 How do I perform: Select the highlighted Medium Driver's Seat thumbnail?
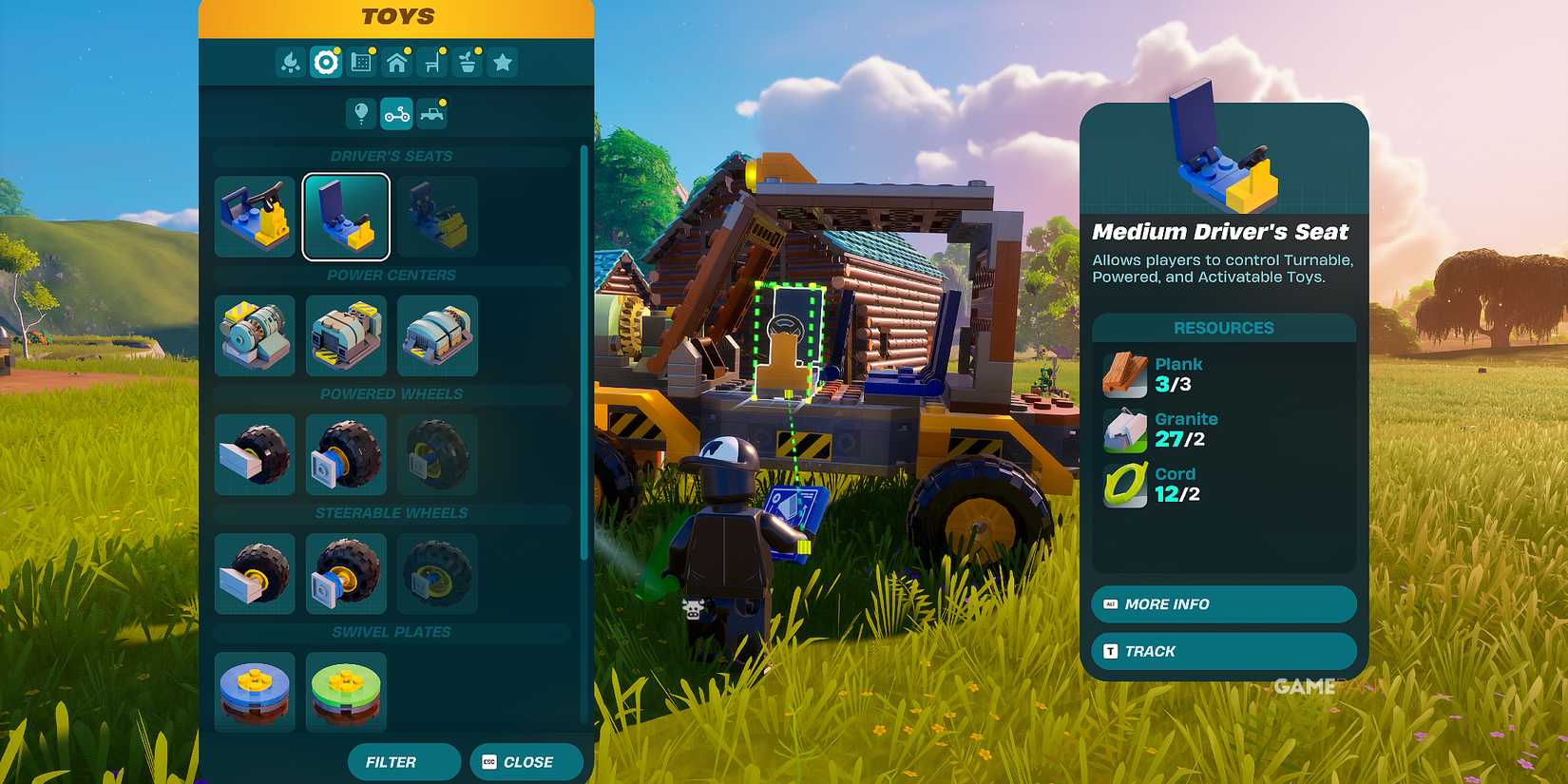(346, 217)
